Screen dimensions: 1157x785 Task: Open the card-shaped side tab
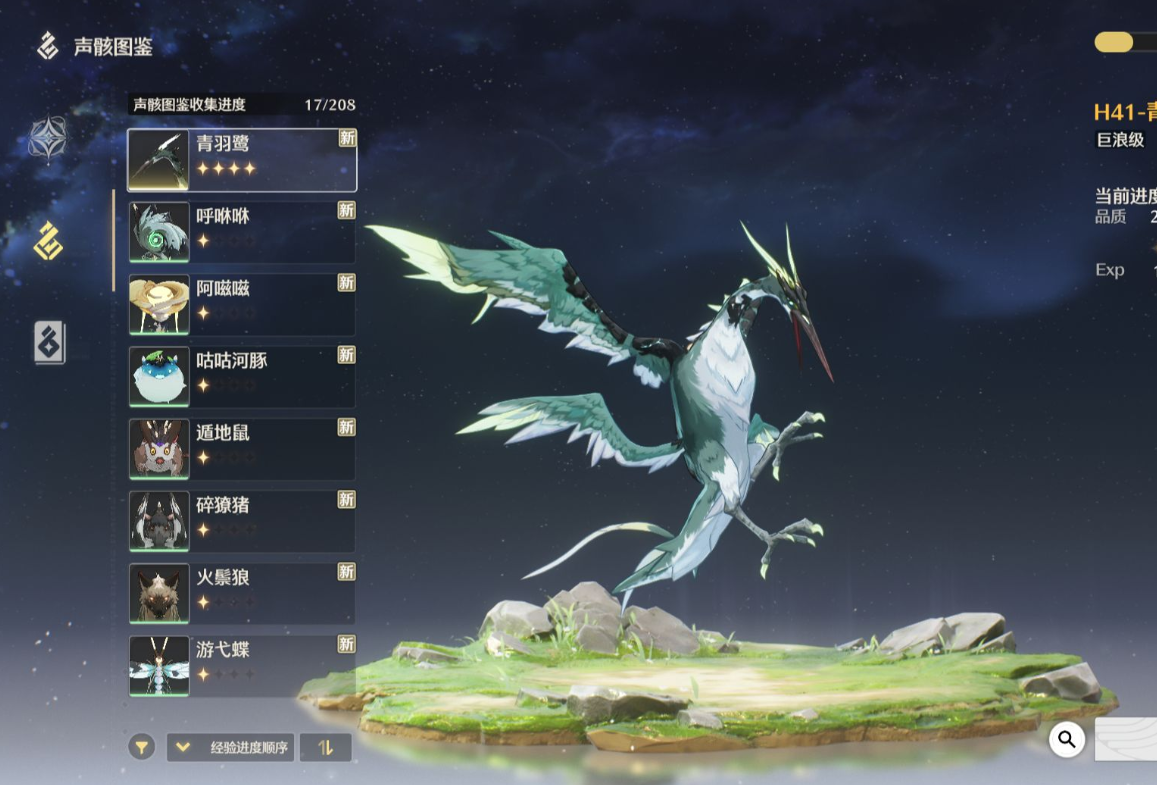coord(49,343)
